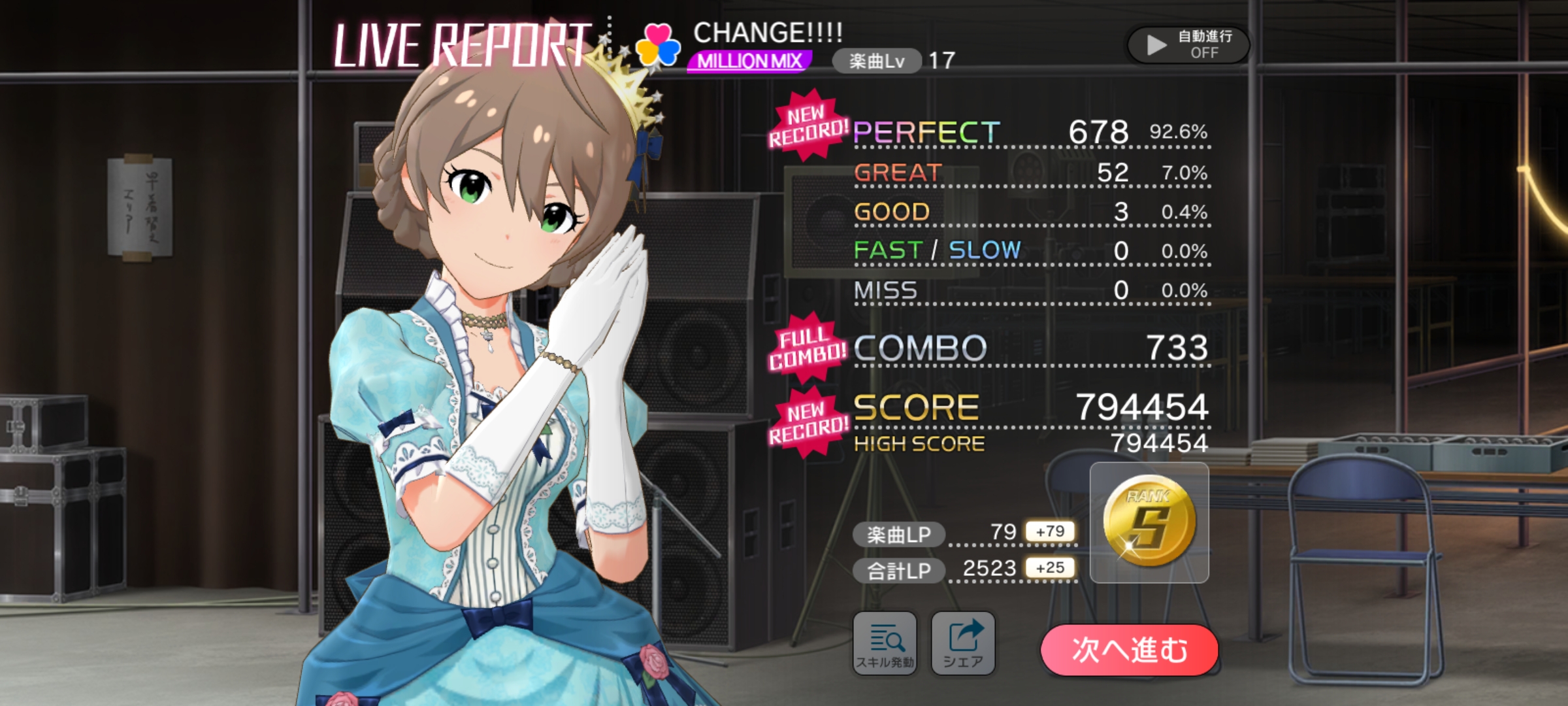Open the スキル発動 skill activation details
This screenshot has height=706, width=1568.
[x=885, y=644]
